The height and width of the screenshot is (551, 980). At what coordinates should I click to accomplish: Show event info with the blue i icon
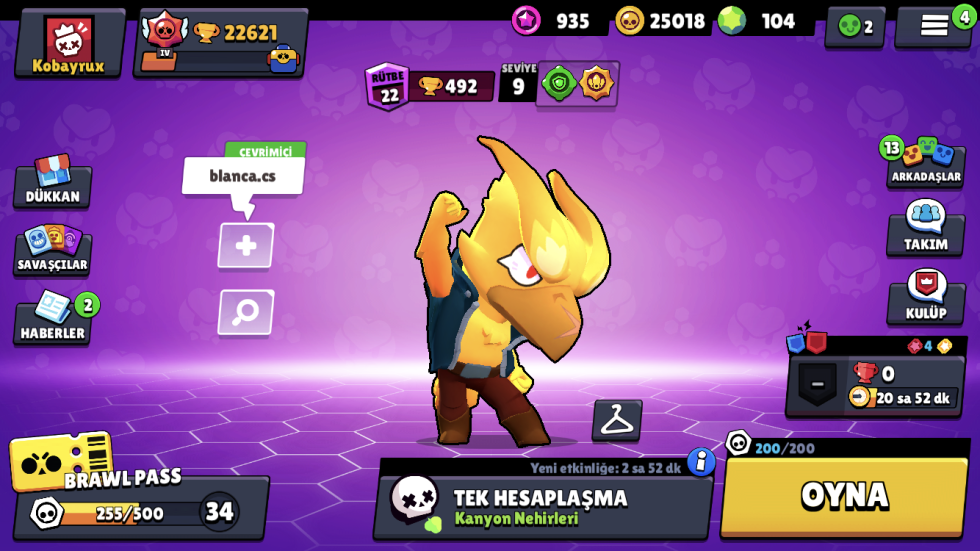click(x=701, y=461)
